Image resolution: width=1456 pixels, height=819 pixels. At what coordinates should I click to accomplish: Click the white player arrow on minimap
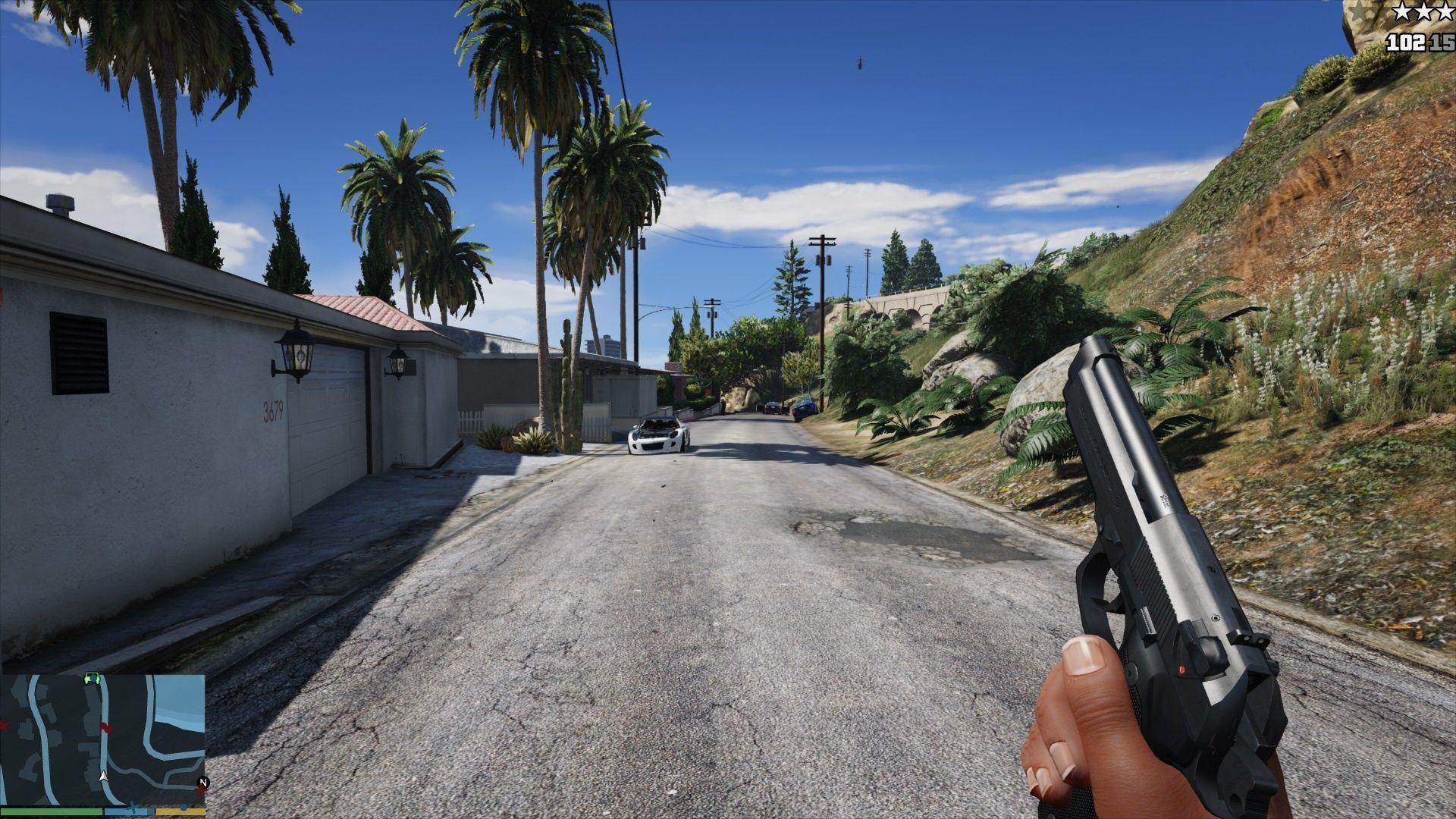point(103,777)
